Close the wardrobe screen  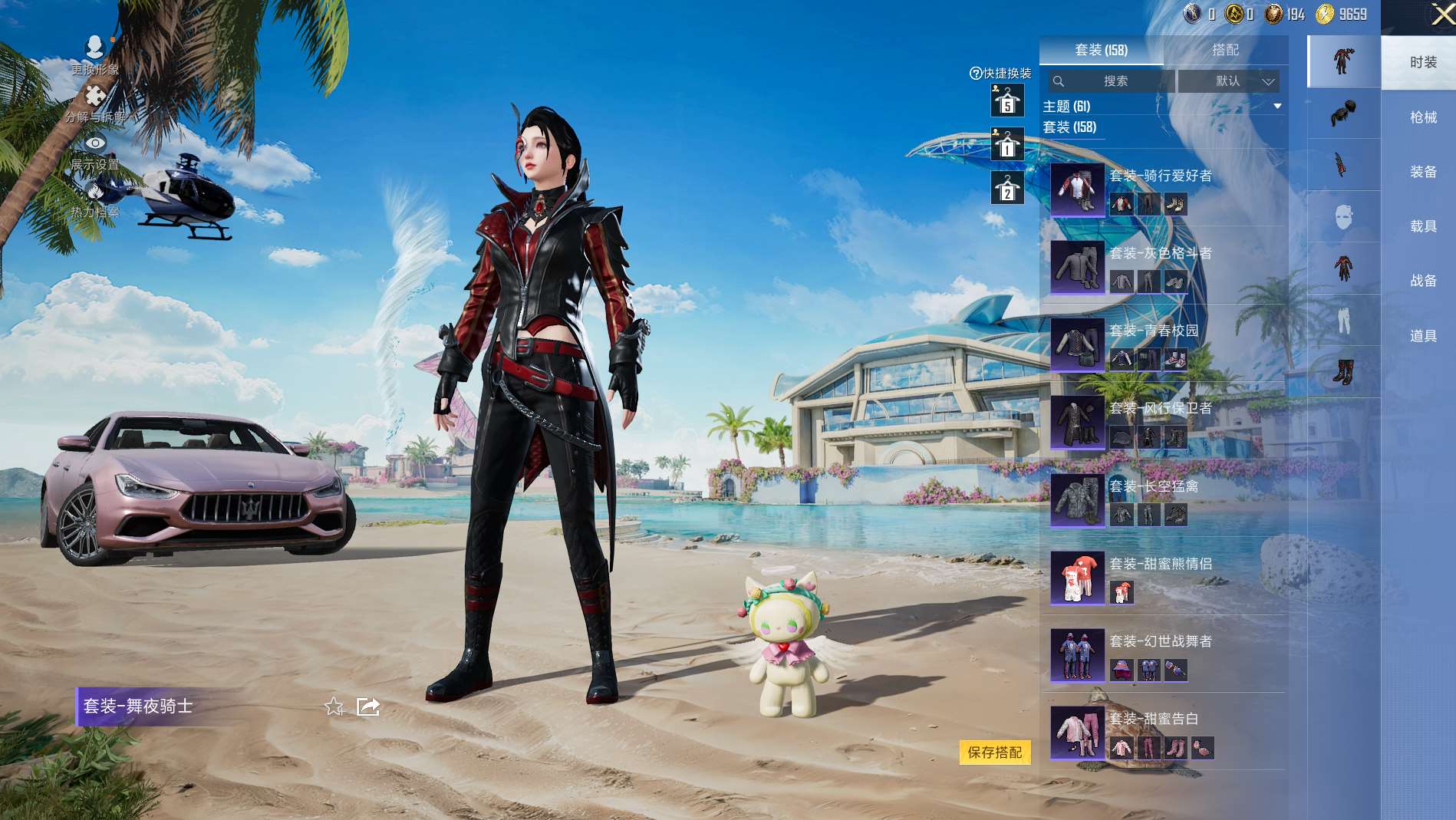point(1441,15)
